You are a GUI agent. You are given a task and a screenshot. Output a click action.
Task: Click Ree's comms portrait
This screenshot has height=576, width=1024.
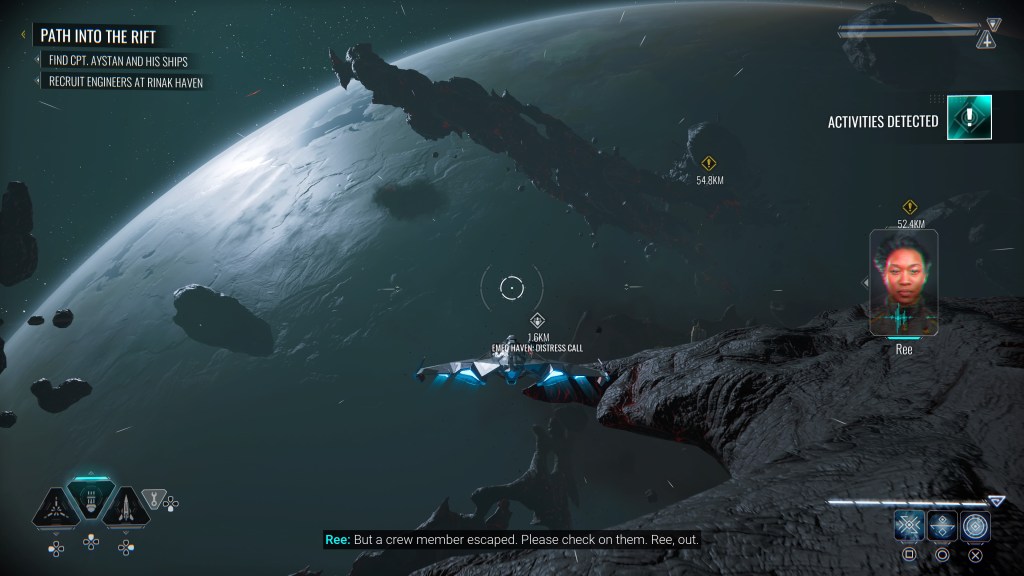tap(903, 282)
